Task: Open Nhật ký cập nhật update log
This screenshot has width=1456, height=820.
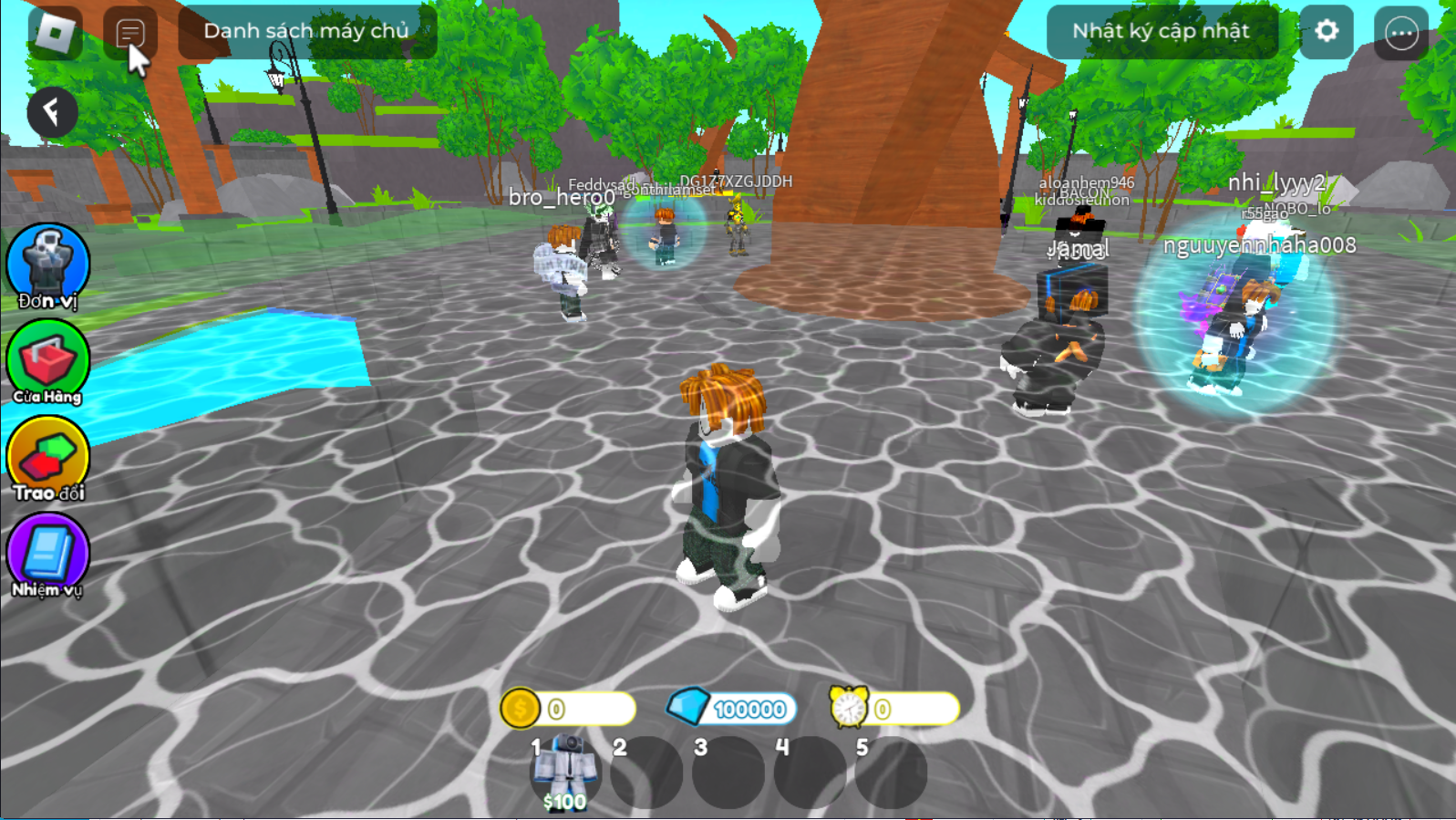Action: click(x=1161, y=30)
